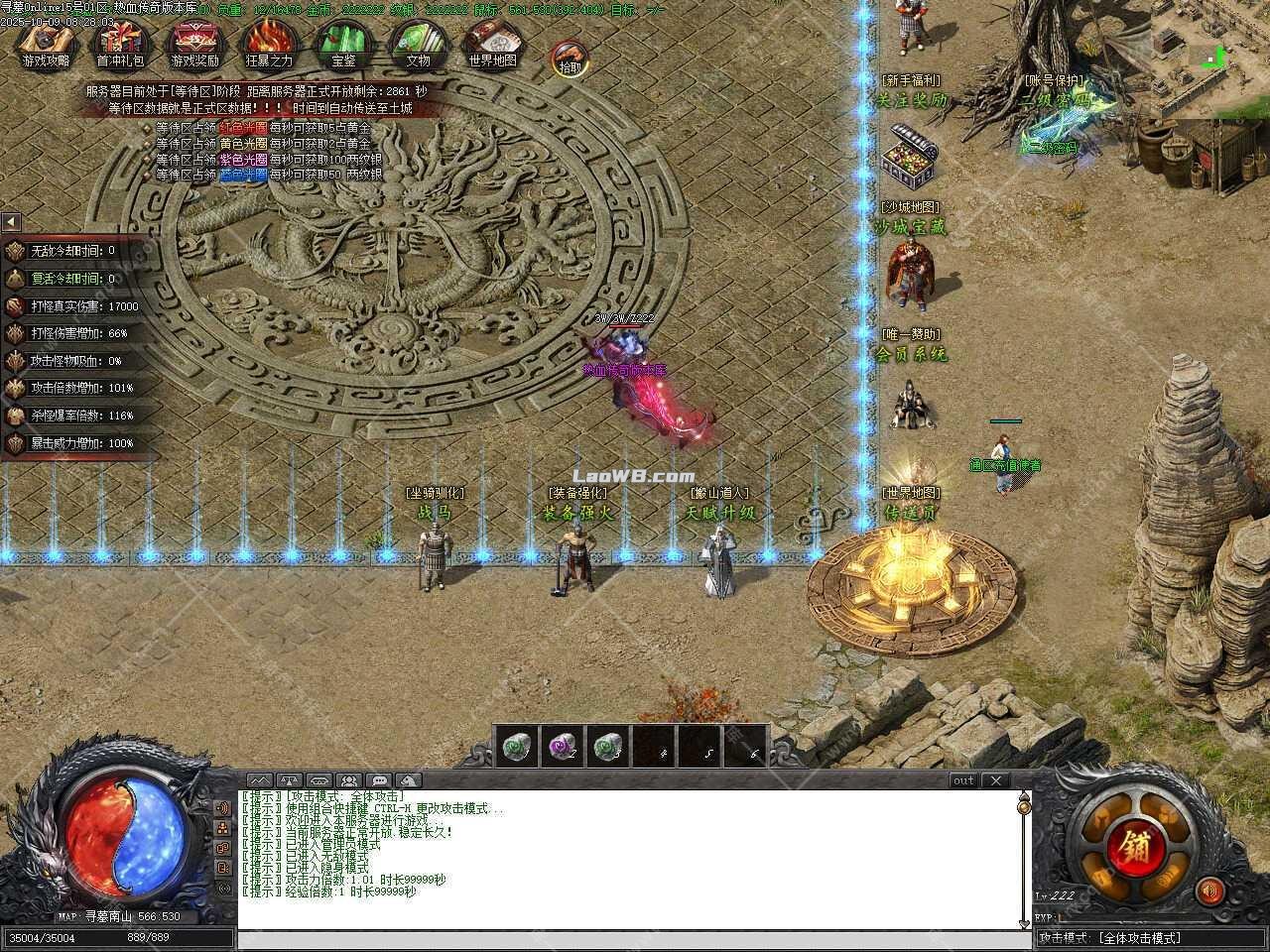Select the green rune stone in slot 1
Screen dimensions: 1270x952
coord(514,747)
